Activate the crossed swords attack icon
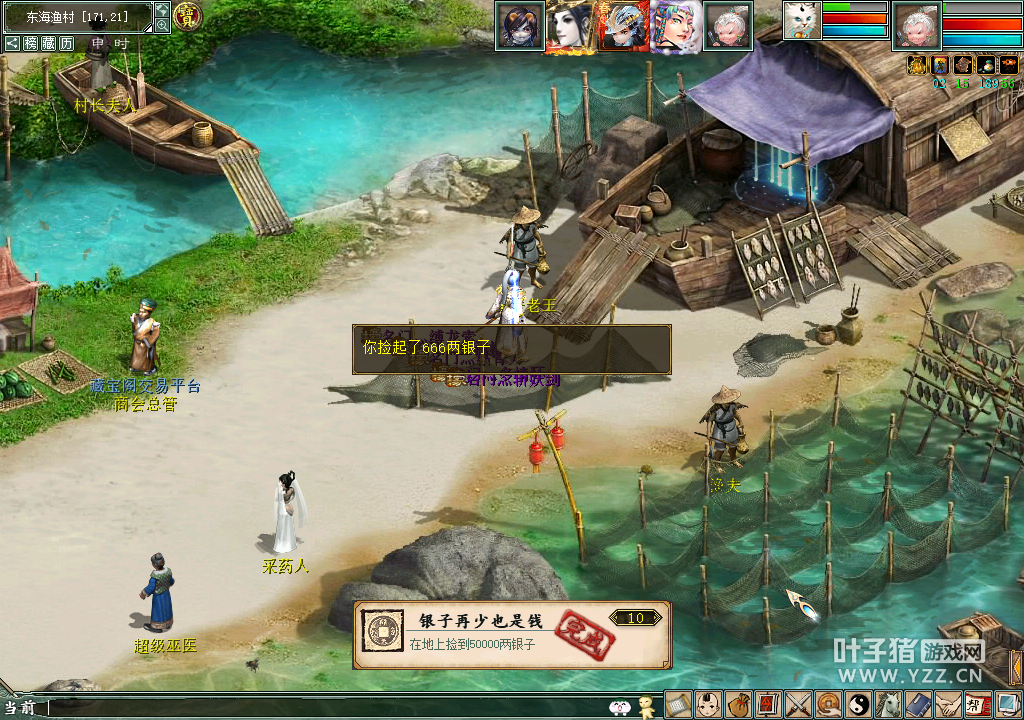This screenshot has width=1024, height=720. click(x=798, y=704)
